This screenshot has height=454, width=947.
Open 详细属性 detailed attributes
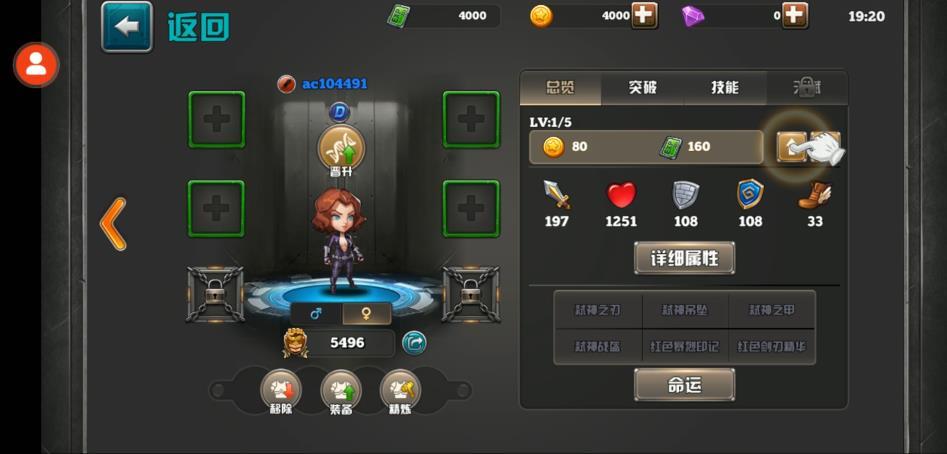tap(685, 258)
